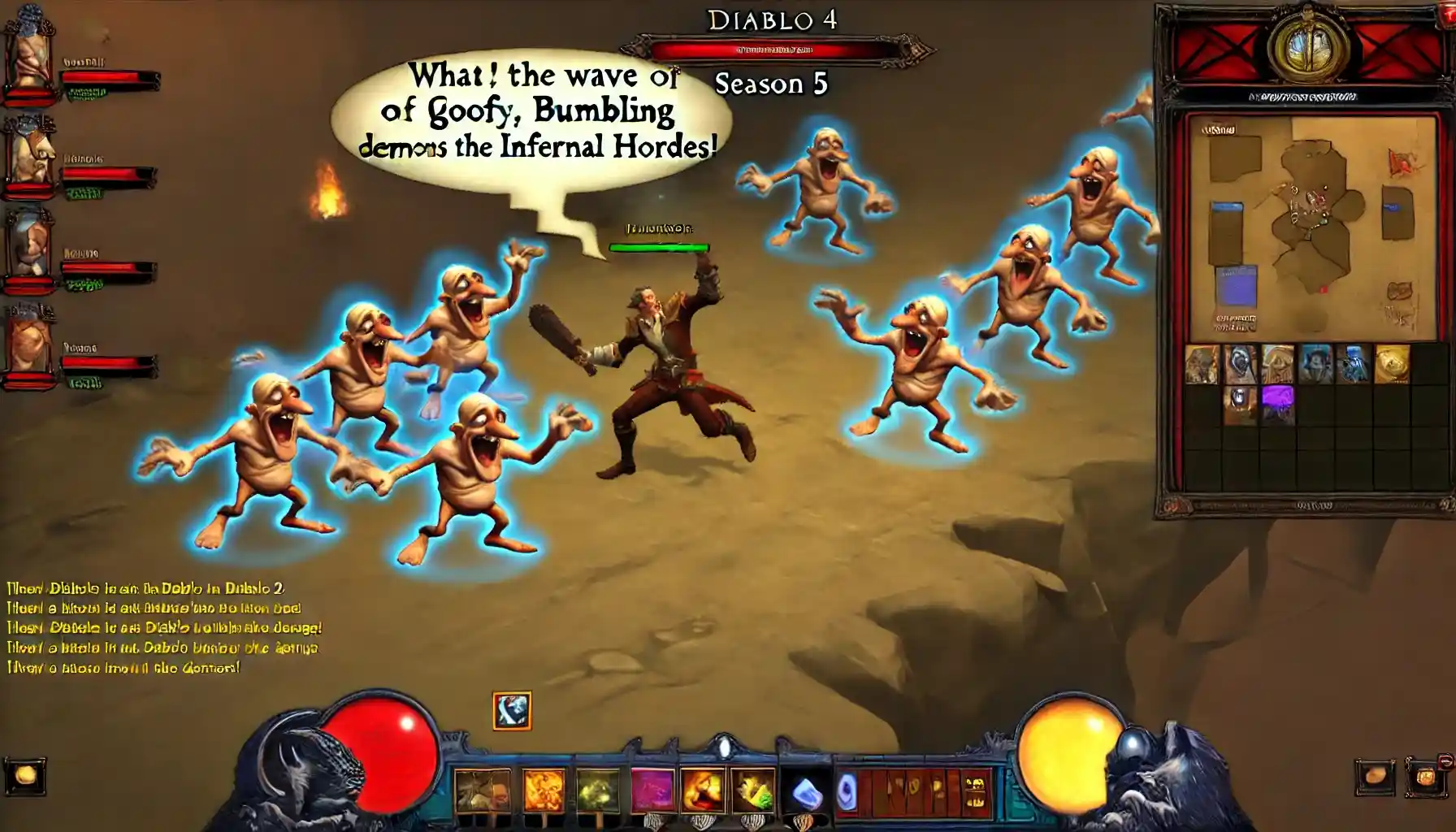This screenshot has width=1456, height=832.
Task: Activate the red-orange flame skill next to magenta
Action: tap(704, 790)
